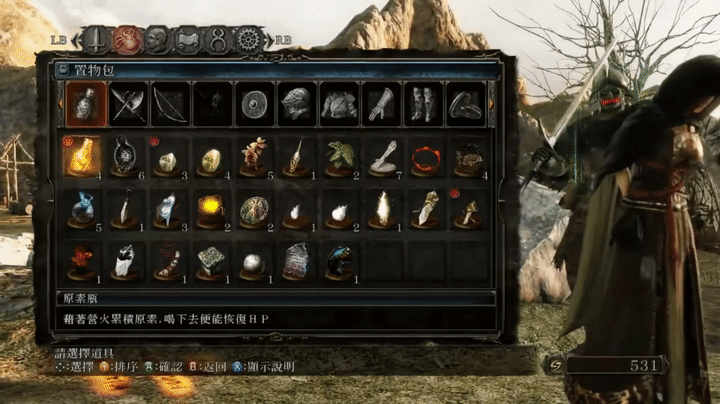The width and height of the screenshot is (720, 404).
Task: Open the gear-shaped system settings icon
Action: tap(249, 39)
